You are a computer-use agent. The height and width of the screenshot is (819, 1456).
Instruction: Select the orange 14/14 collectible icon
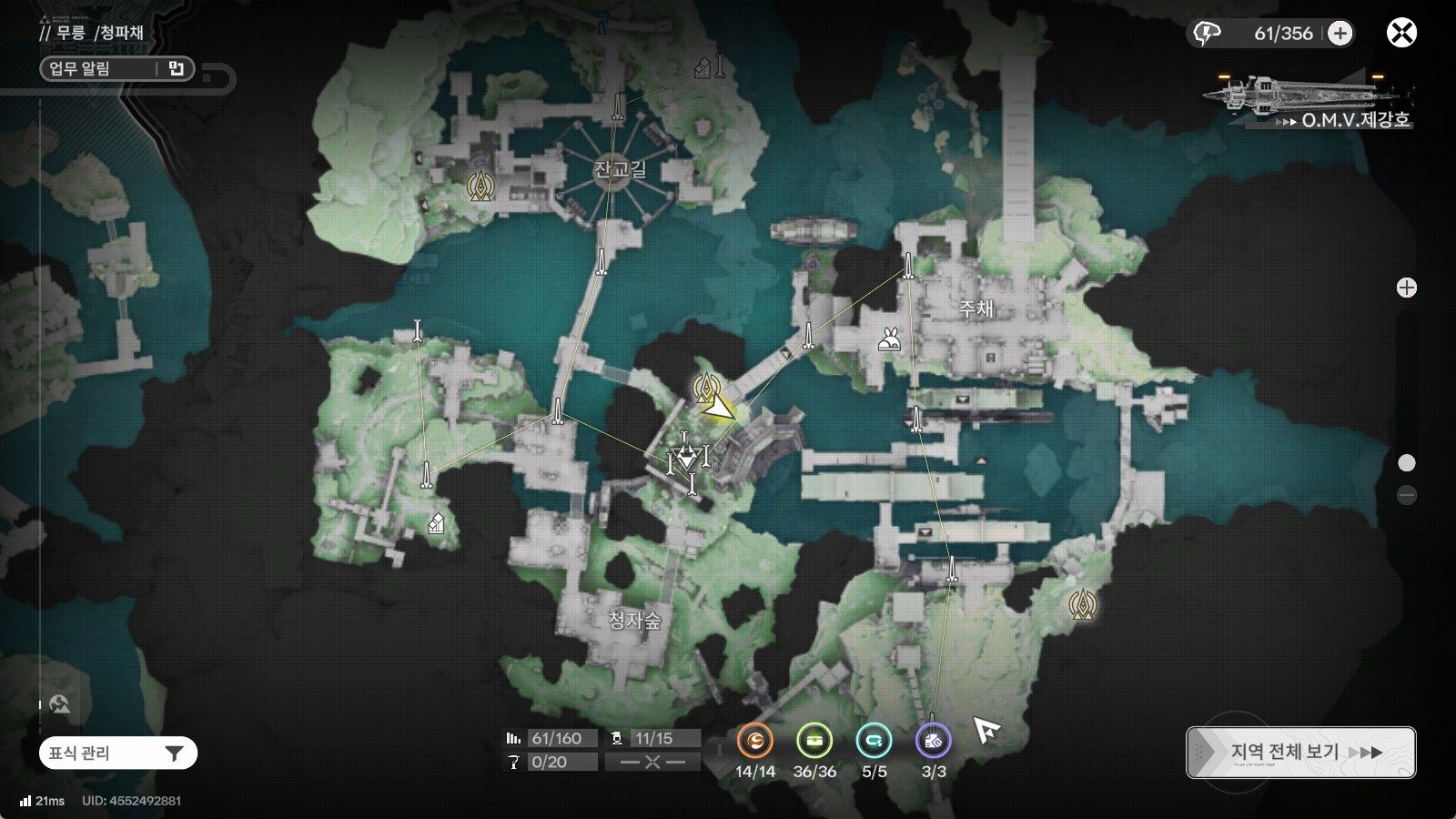coord(754,742)
